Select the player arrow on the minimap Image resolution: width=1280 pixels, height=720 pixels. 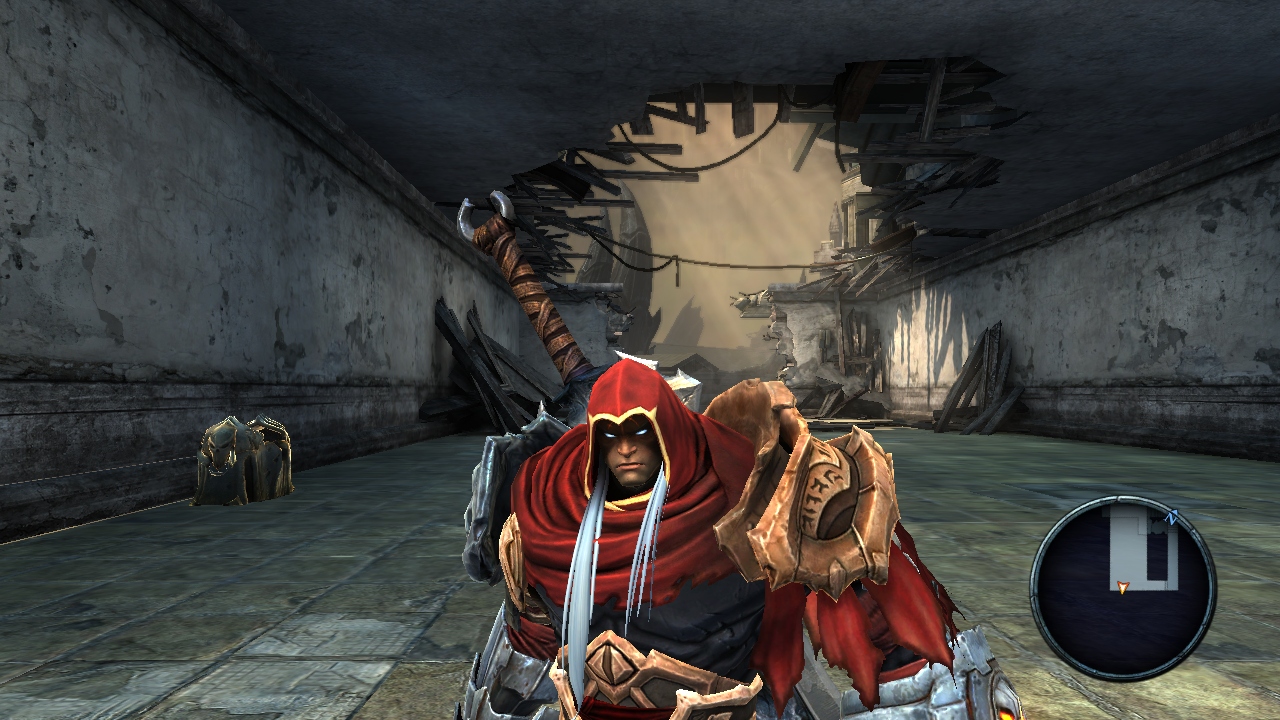coord(1123,588)
